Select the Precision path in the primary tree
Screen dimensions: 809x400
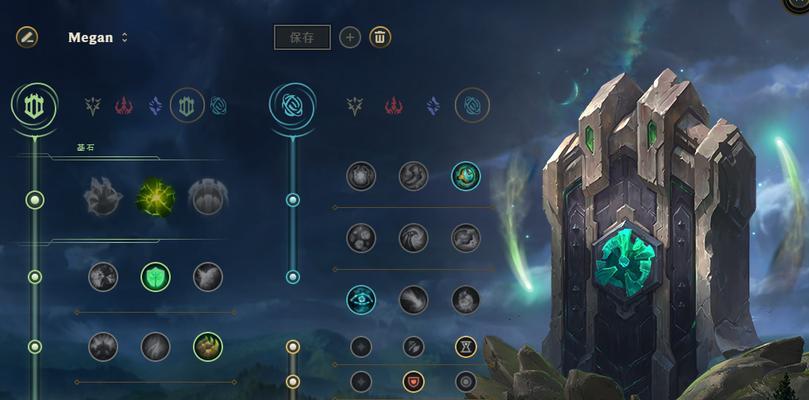93,105
